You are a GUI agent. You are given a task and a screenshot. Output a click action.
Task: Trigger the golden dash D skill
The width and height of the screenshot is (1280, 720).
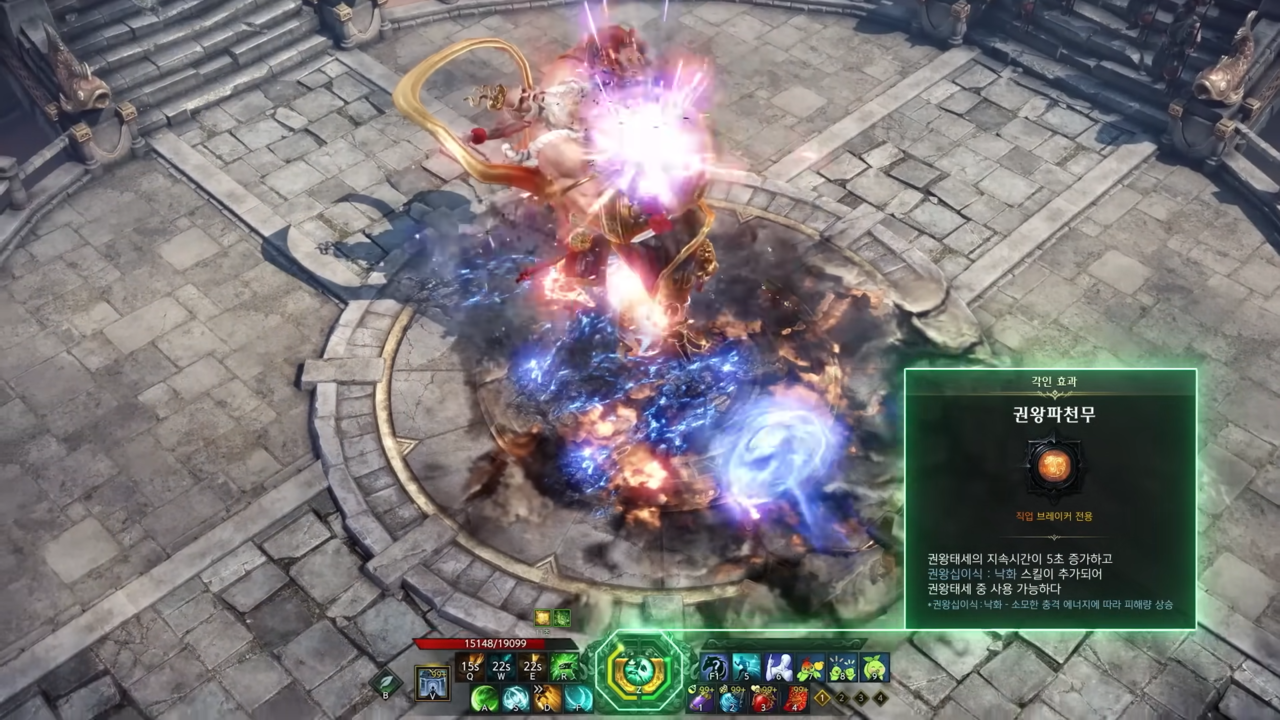point(547,698)
